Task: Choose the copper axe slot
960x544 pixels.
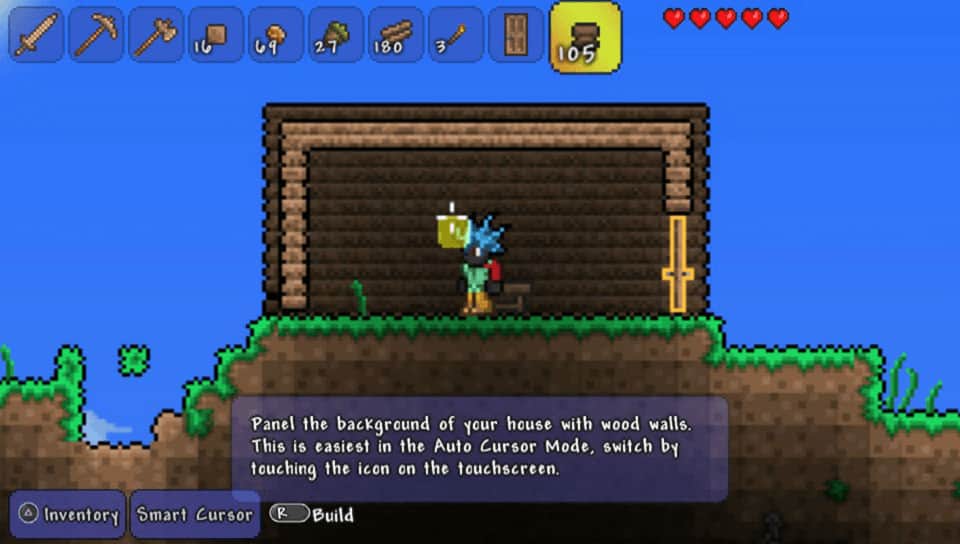Action: coord(157,35)
